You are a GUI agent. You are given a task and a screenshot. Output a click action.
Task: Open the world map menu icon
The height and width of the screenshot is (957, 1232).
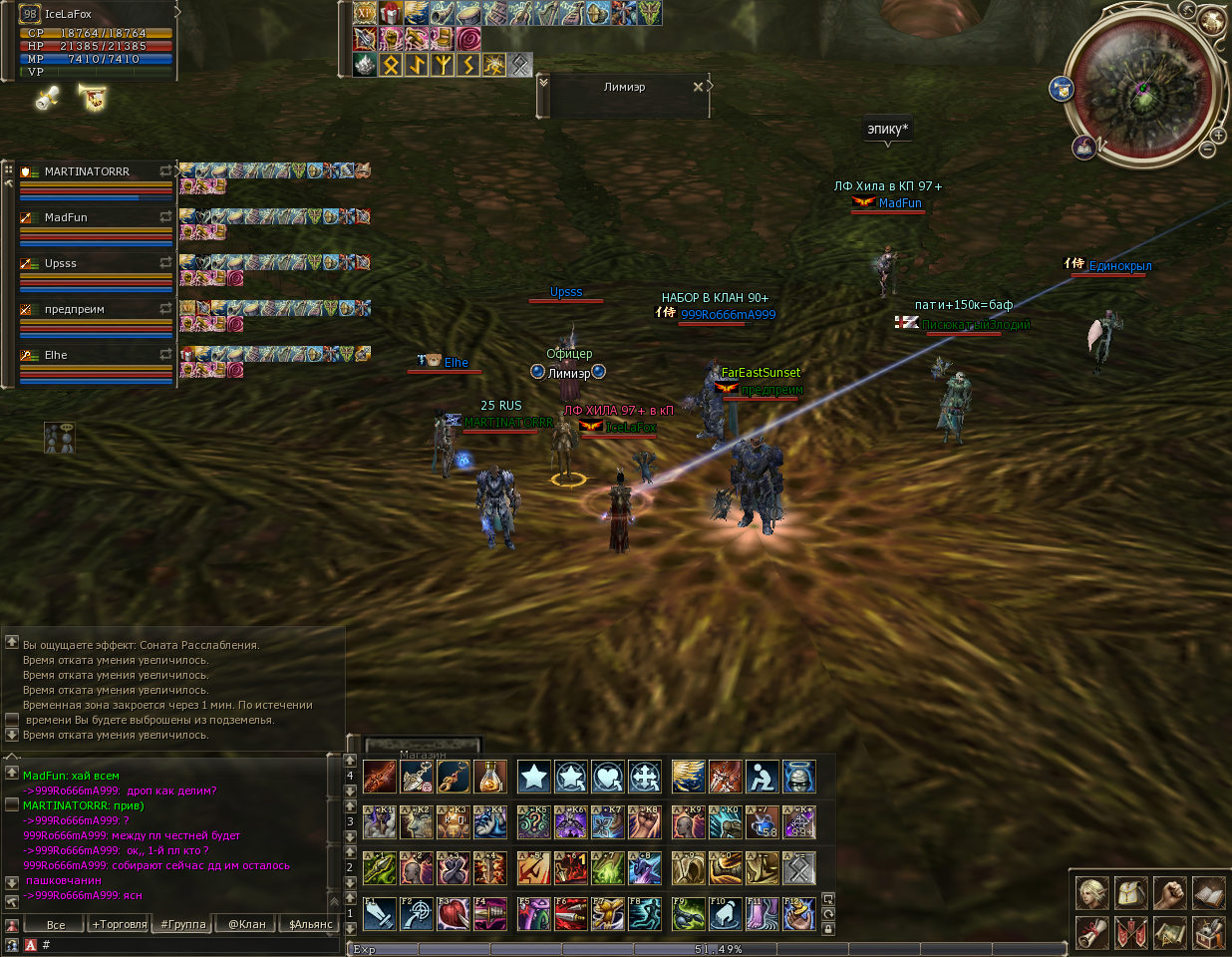click(x=1170, y=932)
